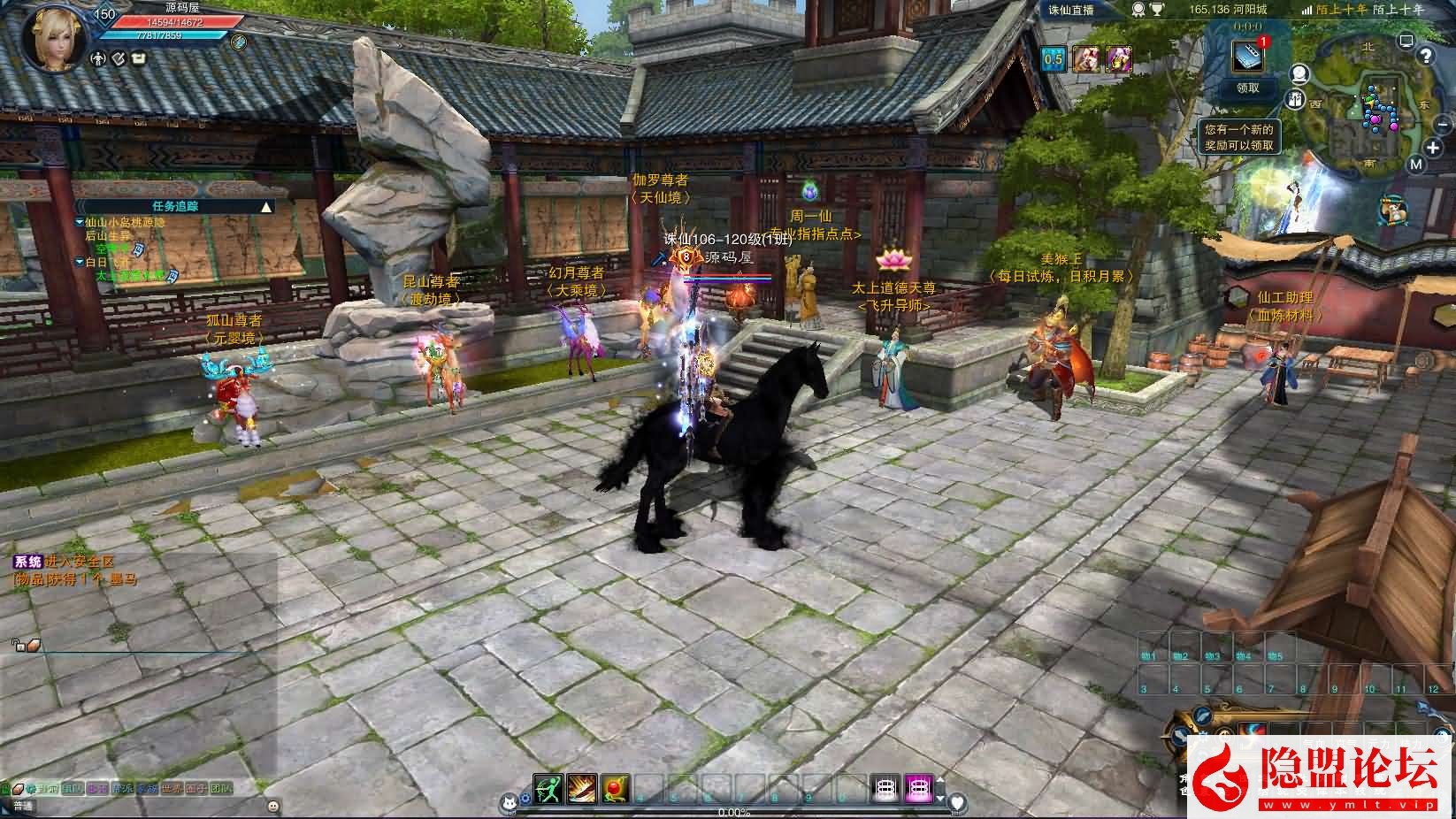
Task: Activate the green running figure skill
Action: pyautogui.click(x=548, y=788)
